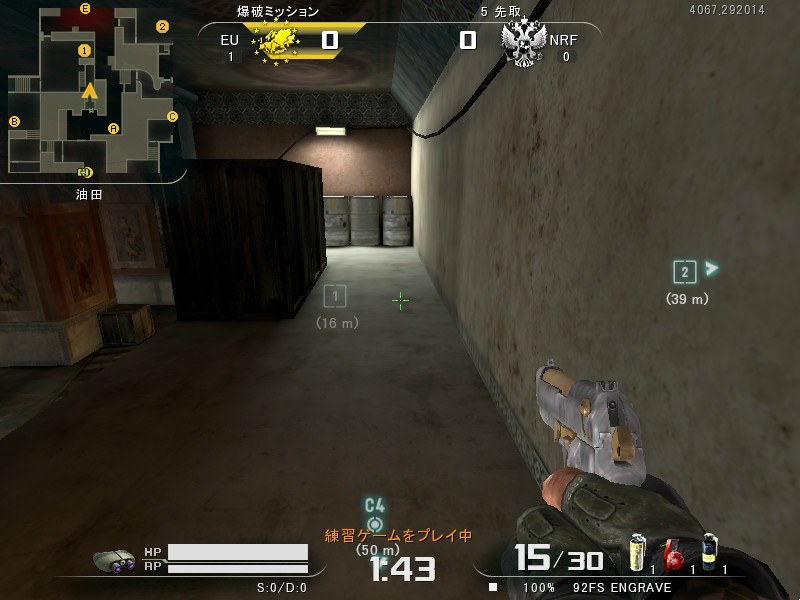Select the yellow smoke grenade icon
The width and height of the screenshot is (800, 600).
[x=637, y=552]
